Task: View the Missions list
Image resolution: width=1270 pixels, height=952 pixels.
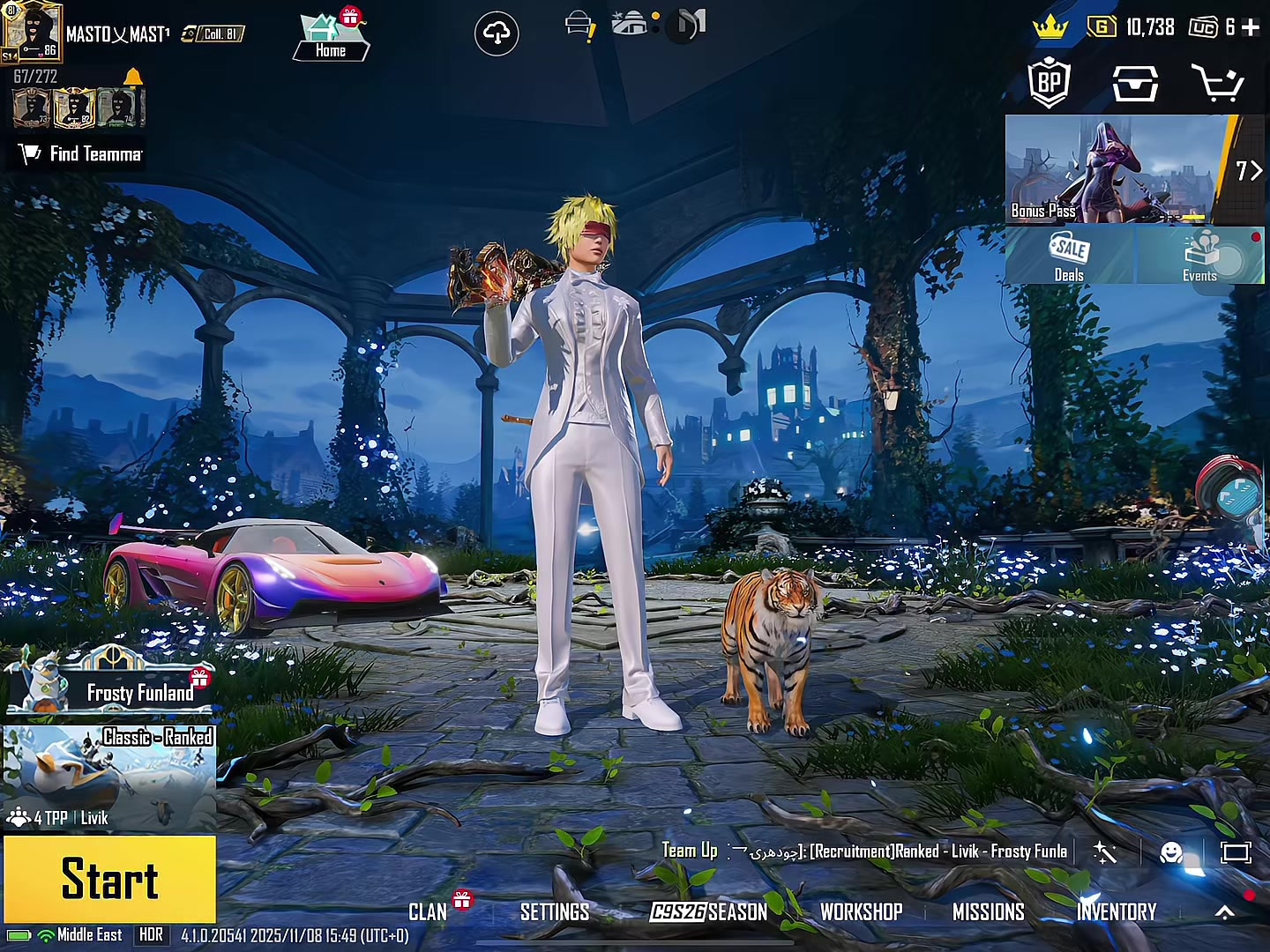Action: pyautogui.click(x=989, y=912)
